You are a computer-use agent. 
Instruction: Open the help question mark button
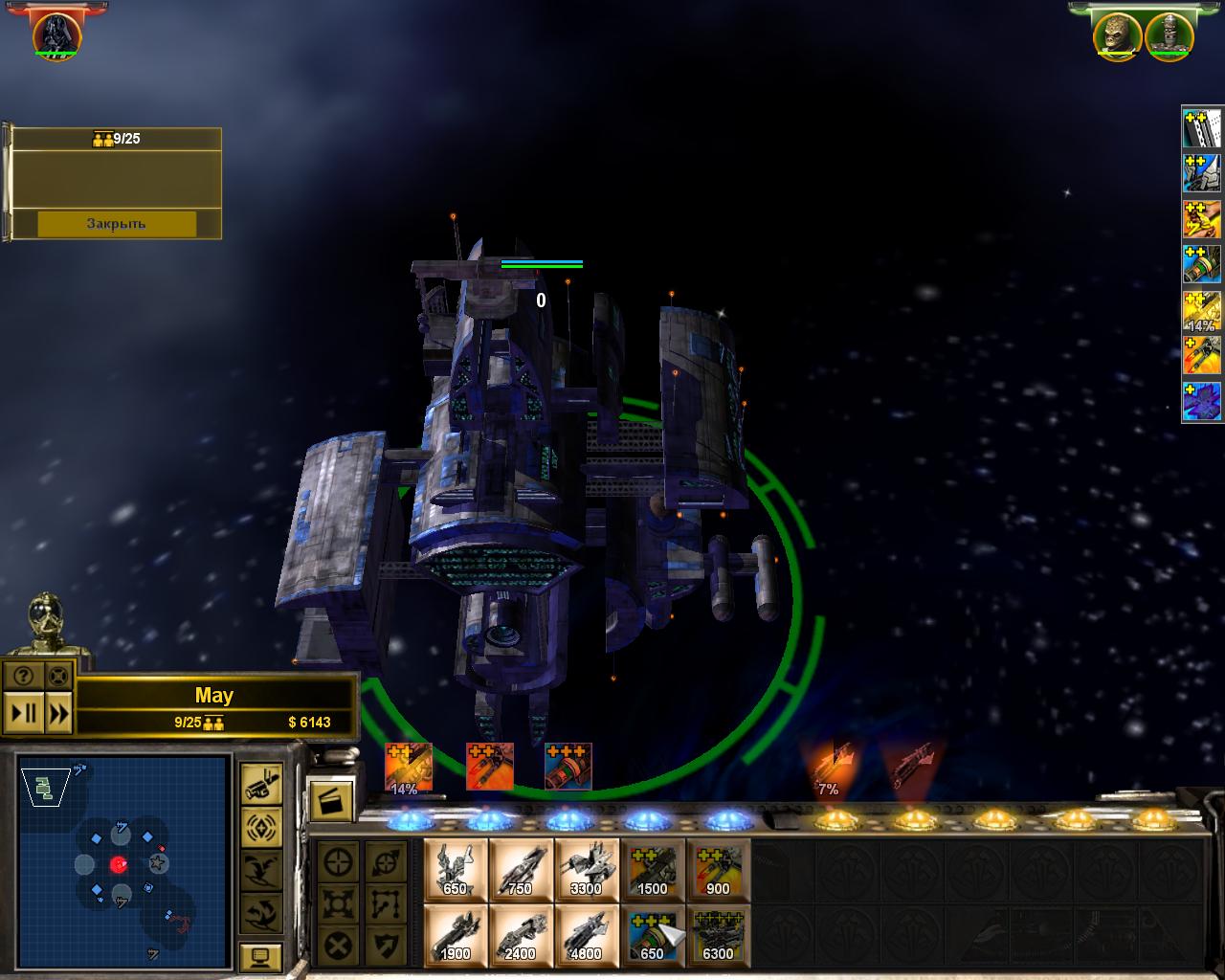tap(23, 677)
